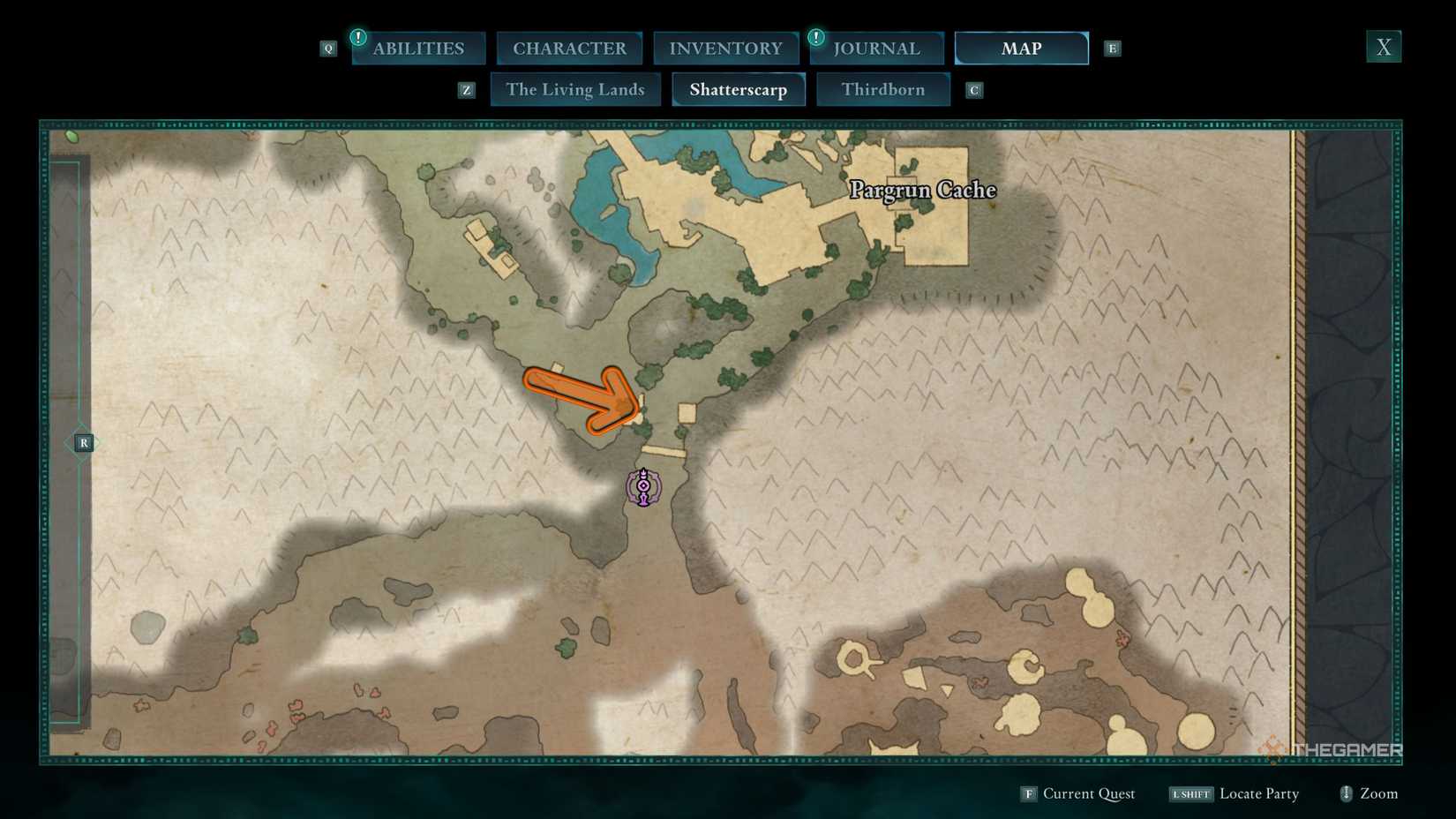Click the L SHIFT keybind icon beside Locate Party
The width and height of the screenshot is (1456, 819).
click(x=1190, y=793)
